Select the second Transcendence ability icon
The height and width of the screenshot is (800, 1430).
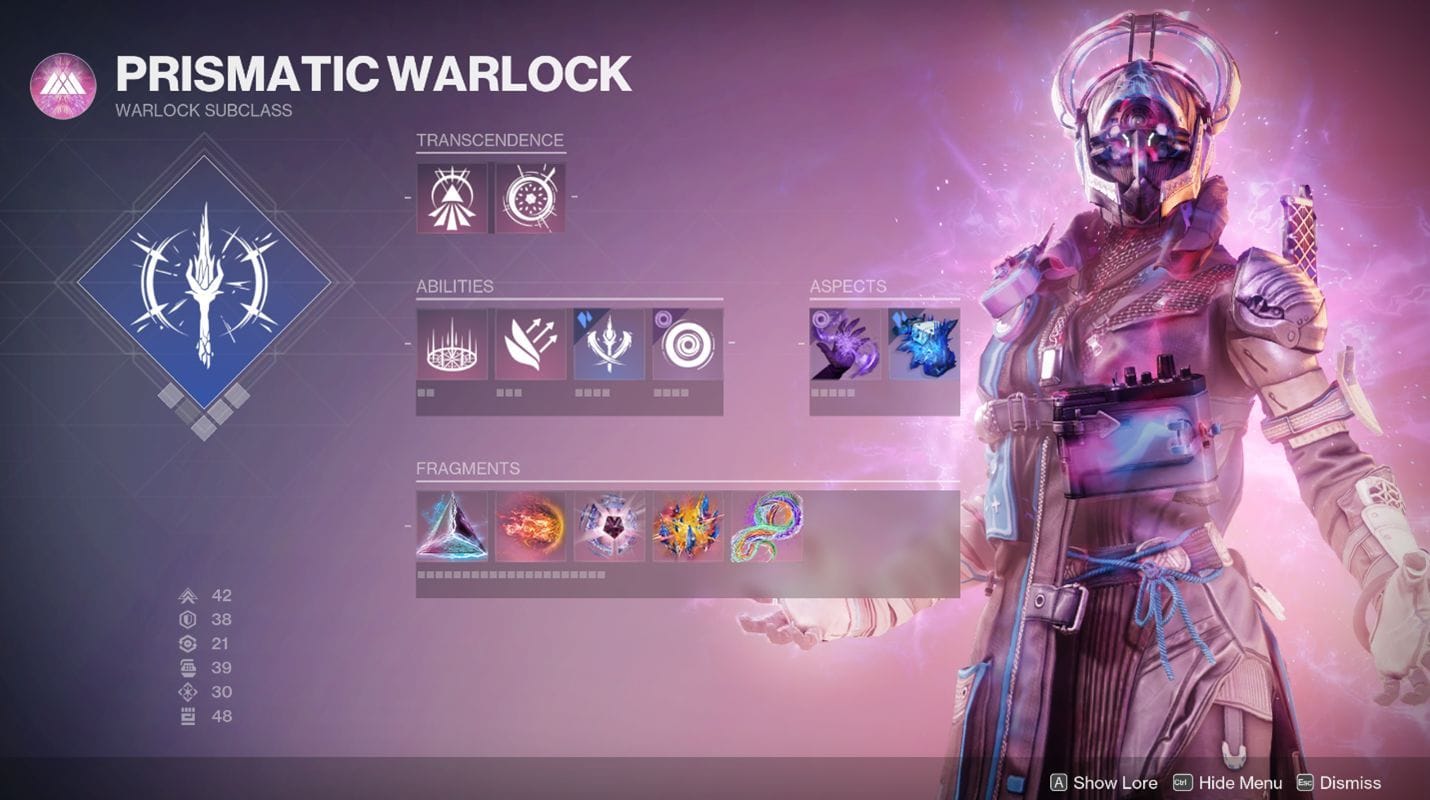click(x=529, y=196)
